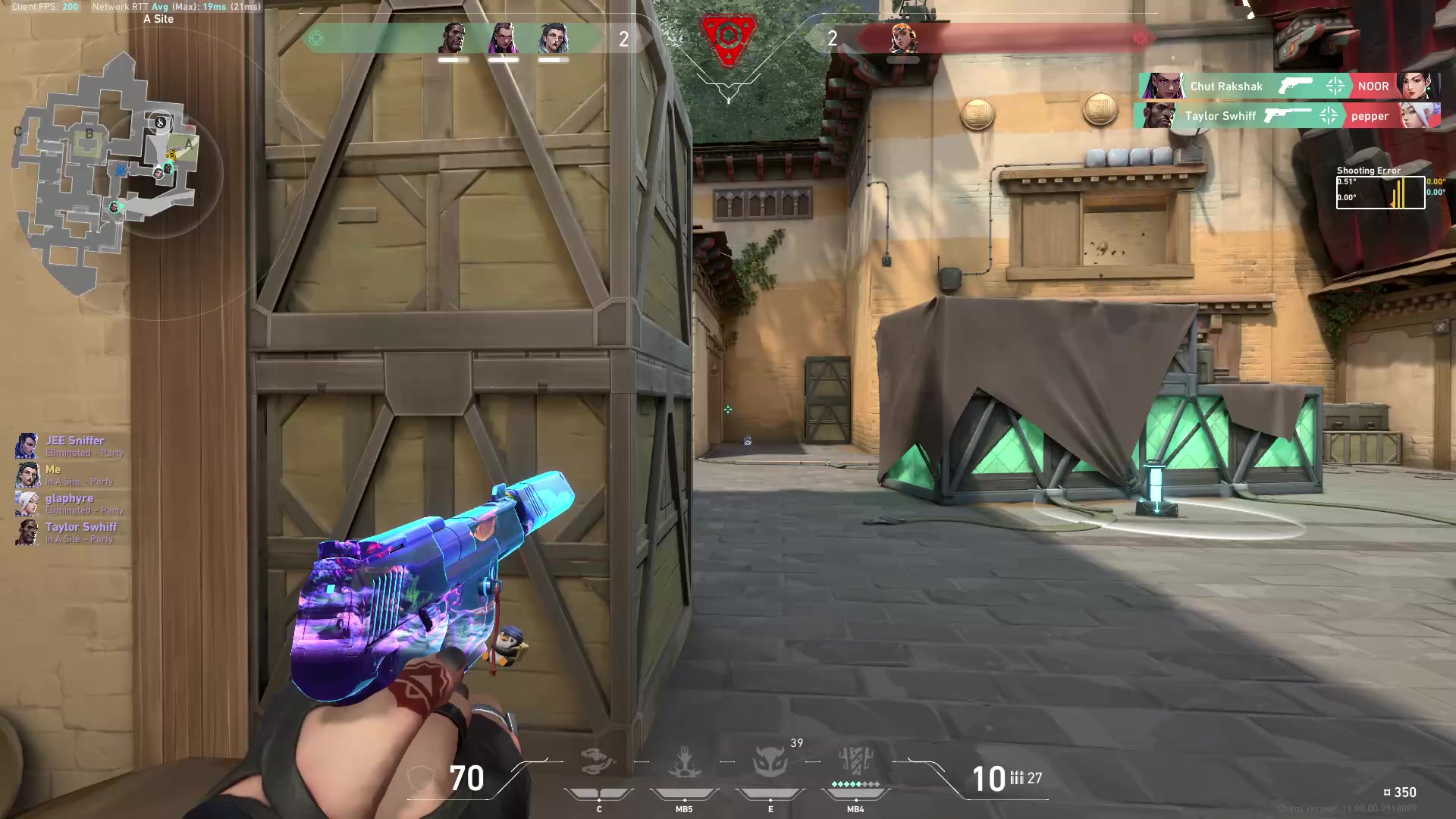The width and height of the screenshot is (1456, 819).
Task: Click the kill feed entry showing pepper
Action: (1369, 116)
